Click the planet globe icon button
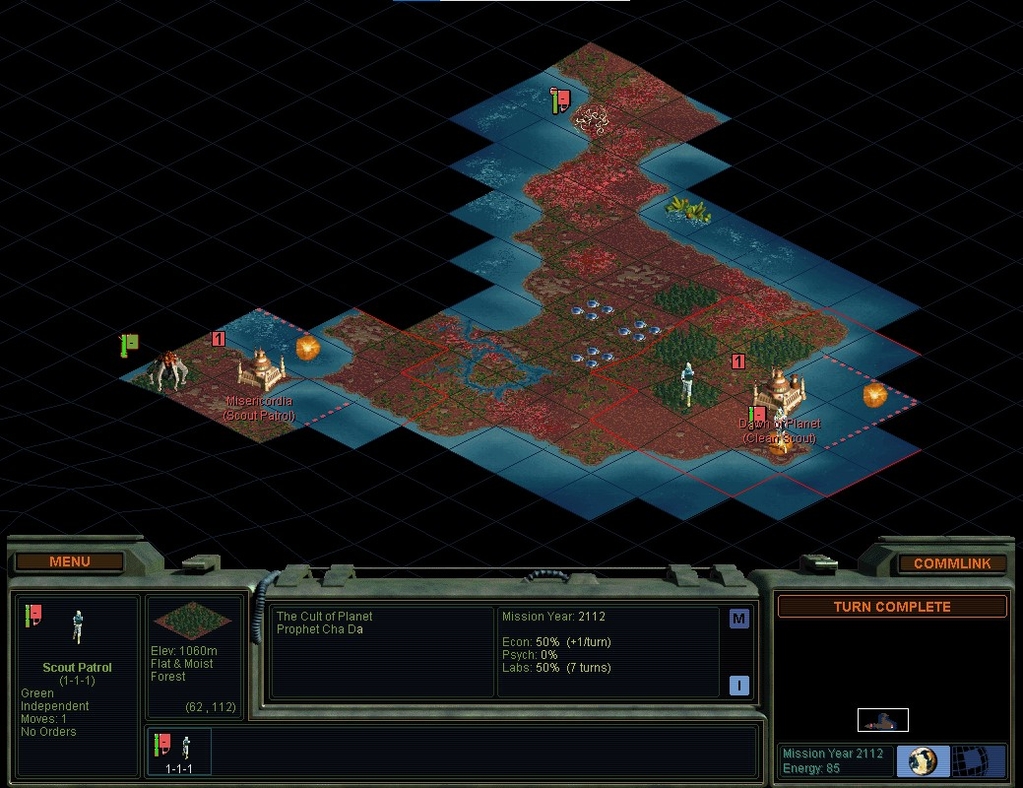Screen dimensions: 1023x788 922,761
